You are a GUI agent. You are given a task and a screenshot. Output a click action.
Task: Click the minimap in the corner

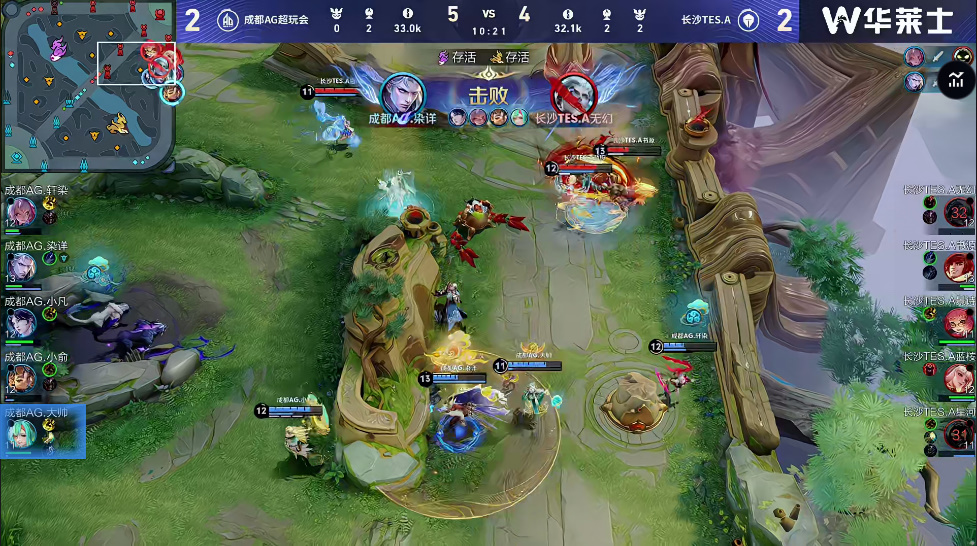point(88,86)
